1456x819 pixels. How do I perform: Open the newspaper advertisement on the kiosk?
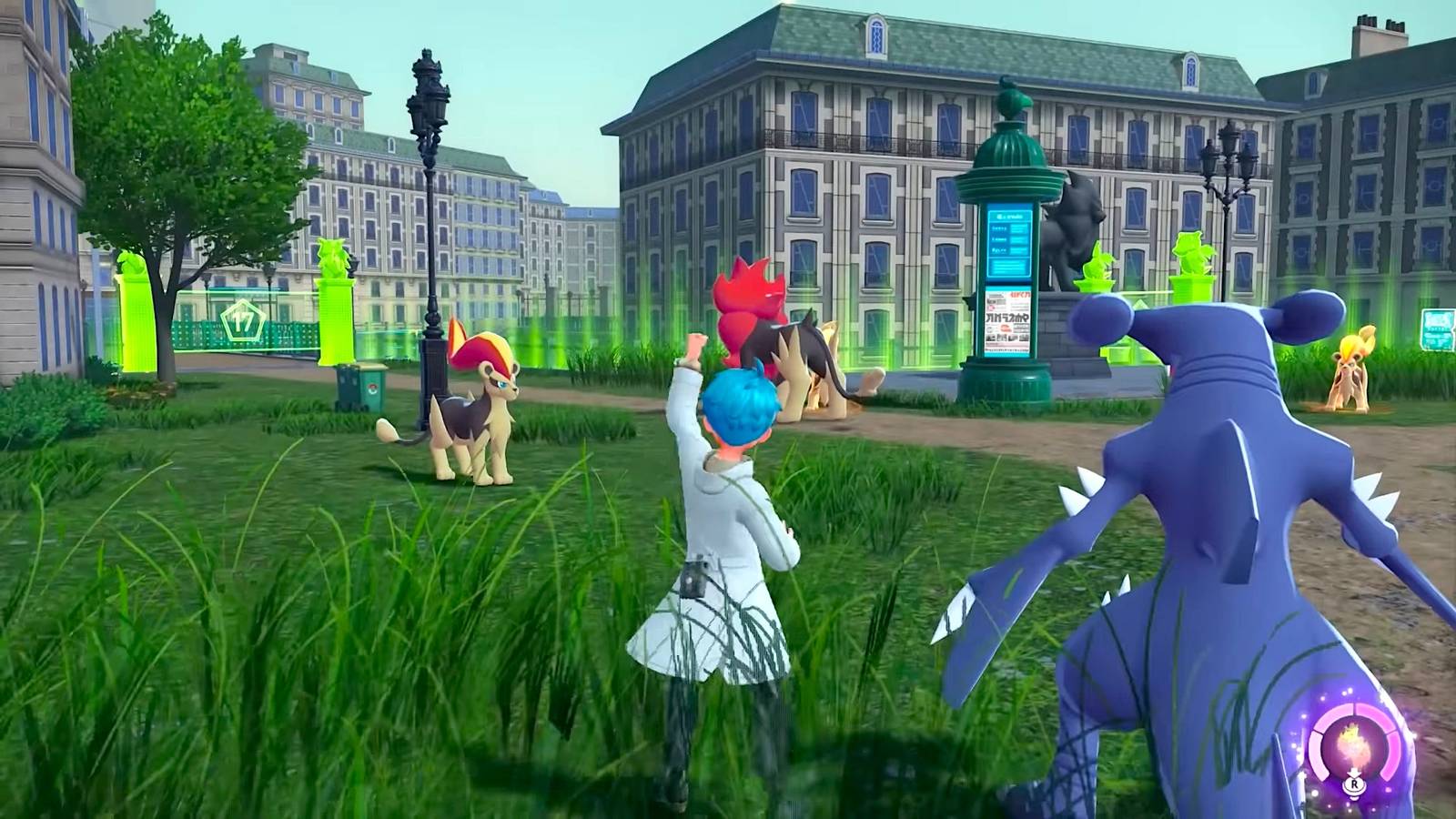tap(1007, 322)
